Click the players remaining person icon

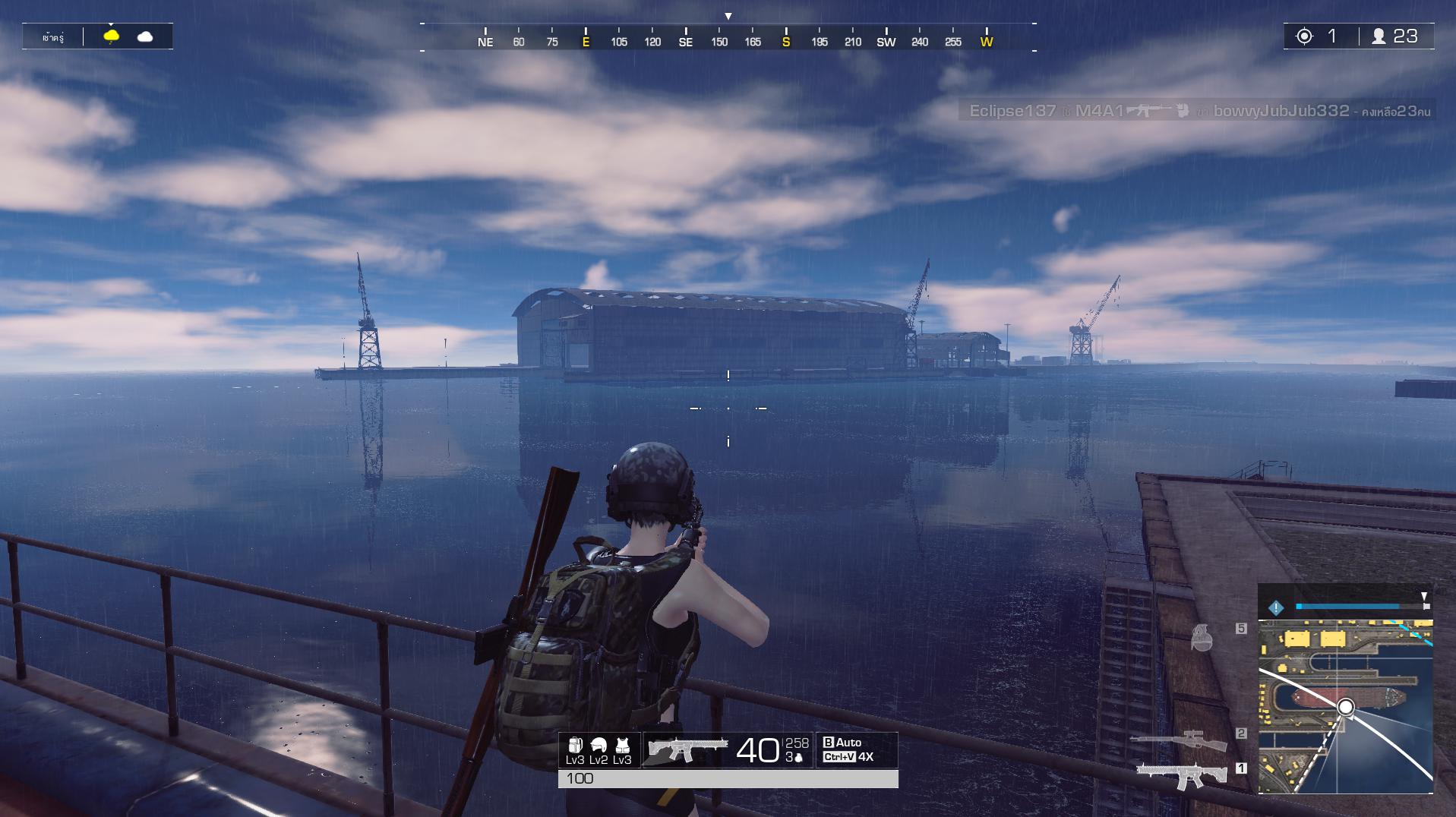[1378, 36]
